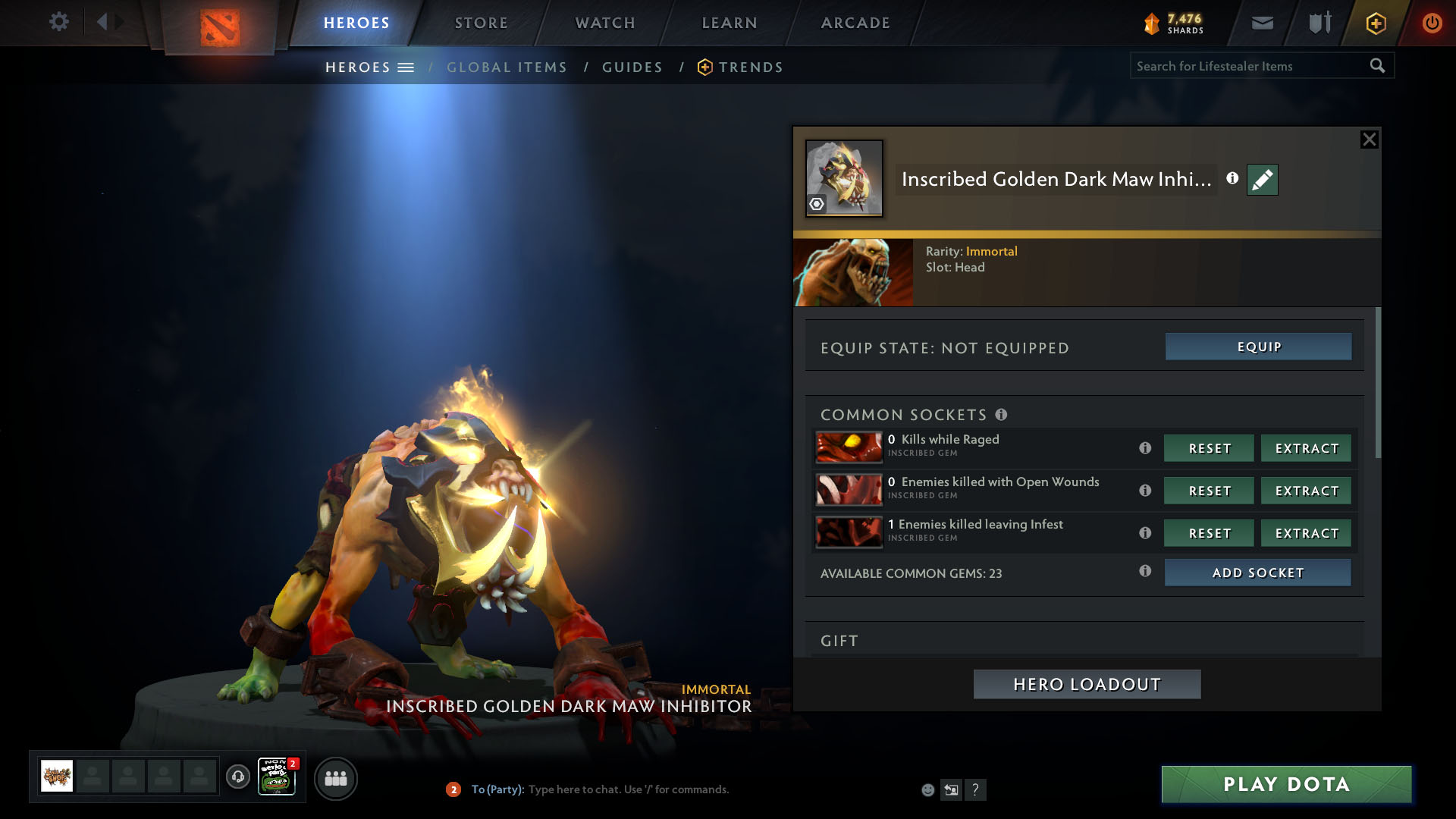This screenshot has width=1456, height=819.
Task: Open the Watch tab
Action: tap(605, 23)
